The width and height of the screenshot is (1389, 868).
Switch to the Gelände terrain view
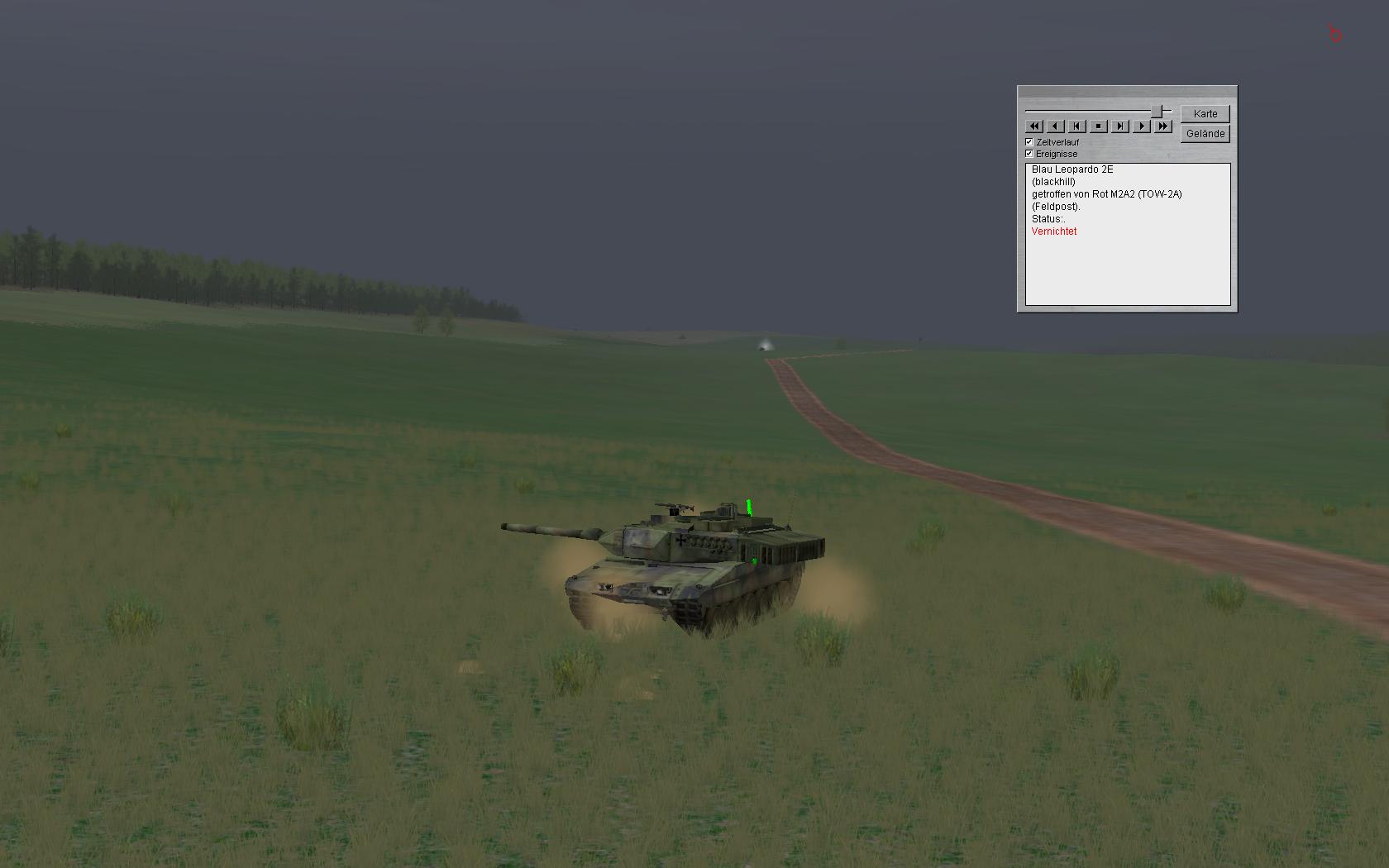point(1205,133)
